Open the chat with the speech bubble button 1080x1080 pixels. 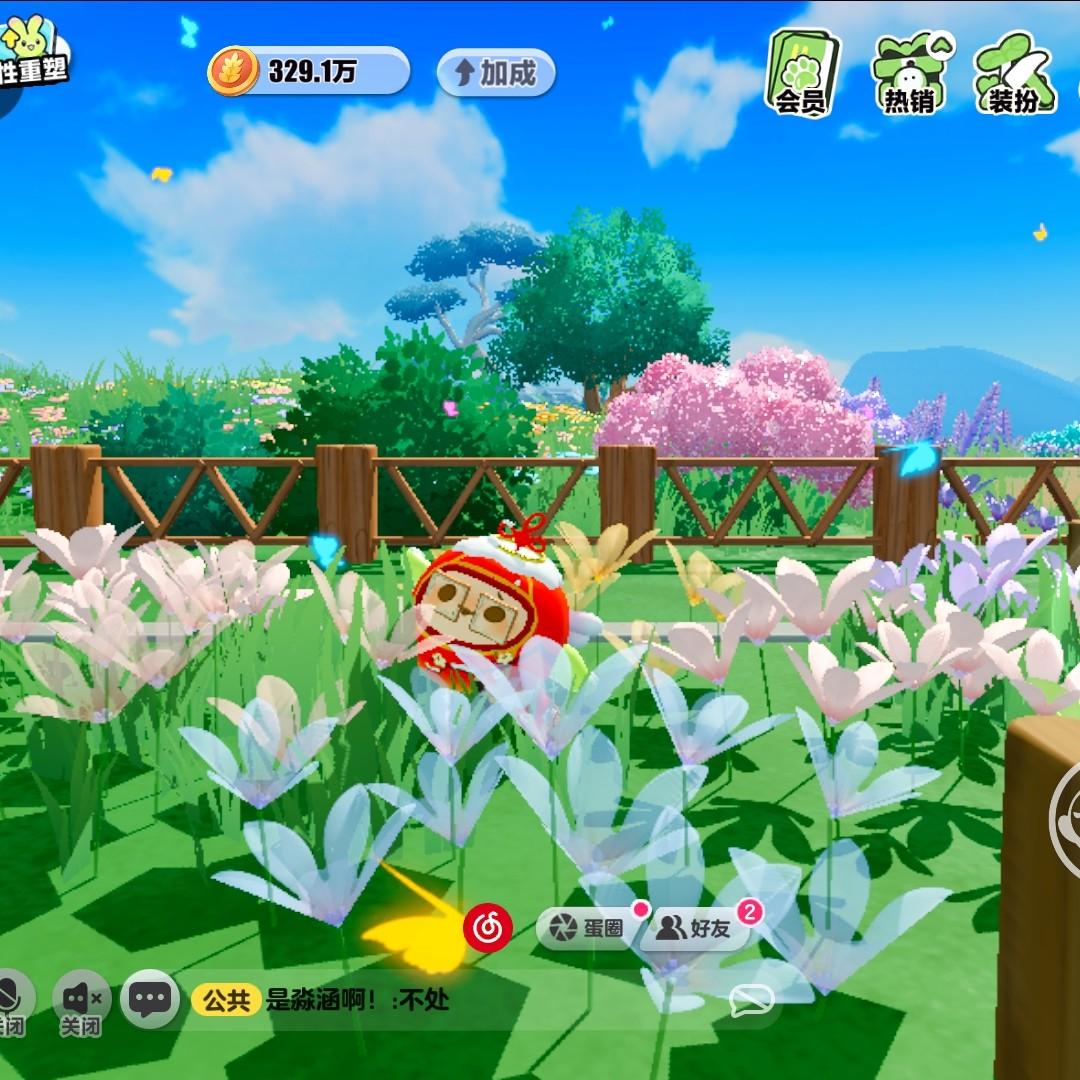coord(151,997)
